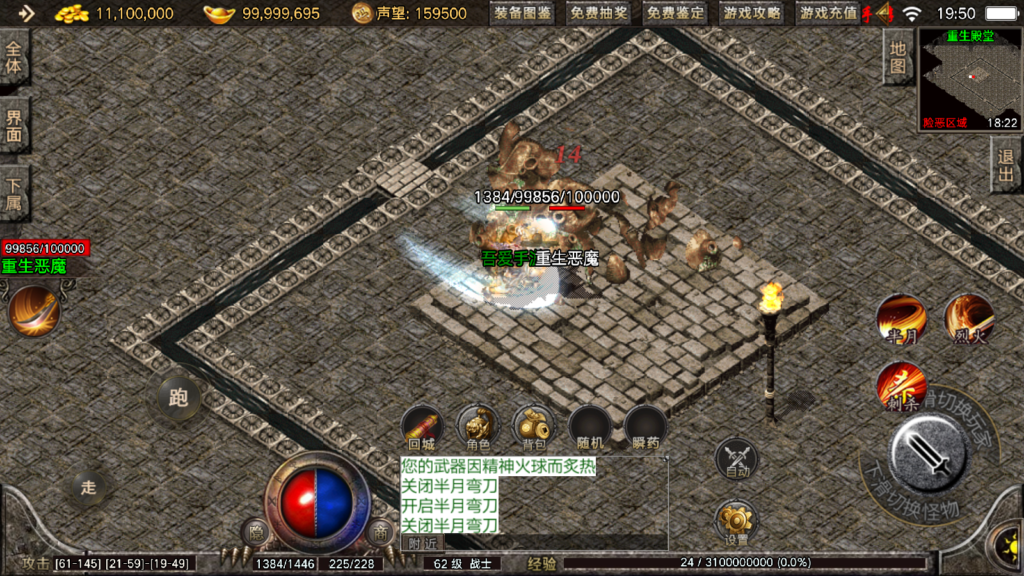Open the 地图 map button

pos(898,57)
